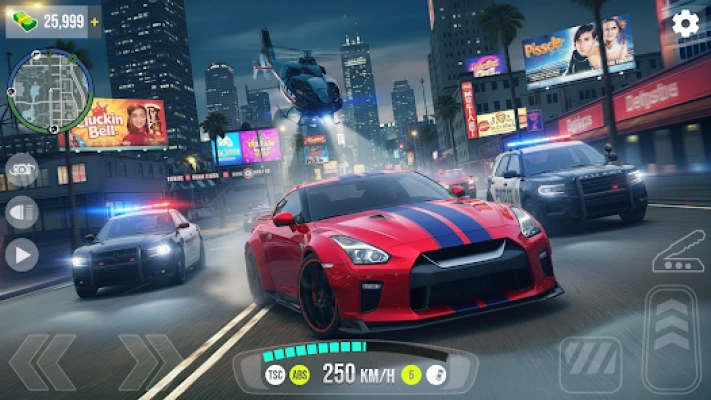Toggle the yellow ABS indicator
The image size is (711, 400).
click(299, 375)
